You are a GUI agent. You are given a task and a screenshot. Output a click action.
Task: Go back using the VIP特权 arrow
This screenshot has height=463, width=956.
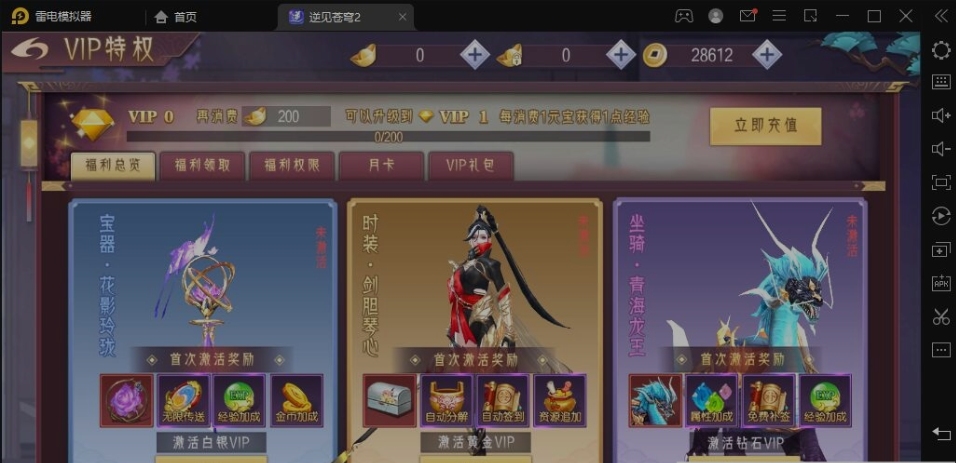pos(28,50)
